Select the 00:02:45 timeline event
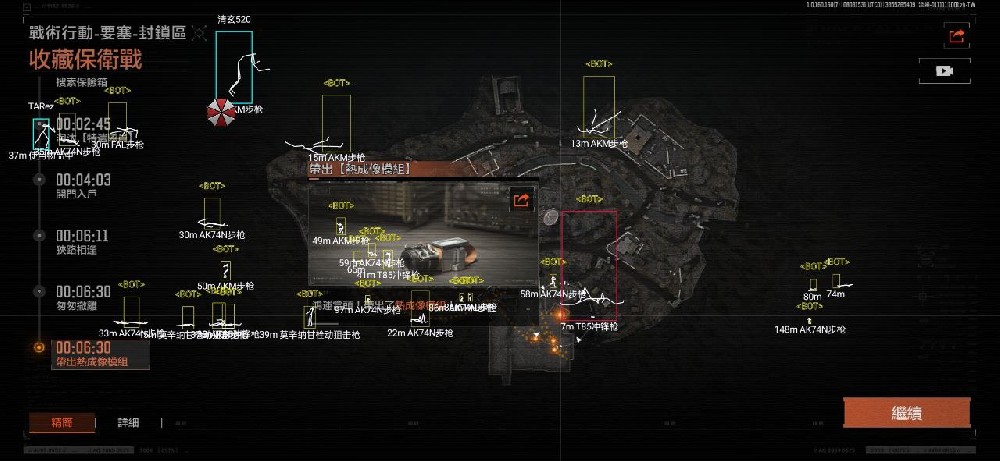Viewport: 1000px width, 461px height. pyautogui.click(x=83, y=124)
